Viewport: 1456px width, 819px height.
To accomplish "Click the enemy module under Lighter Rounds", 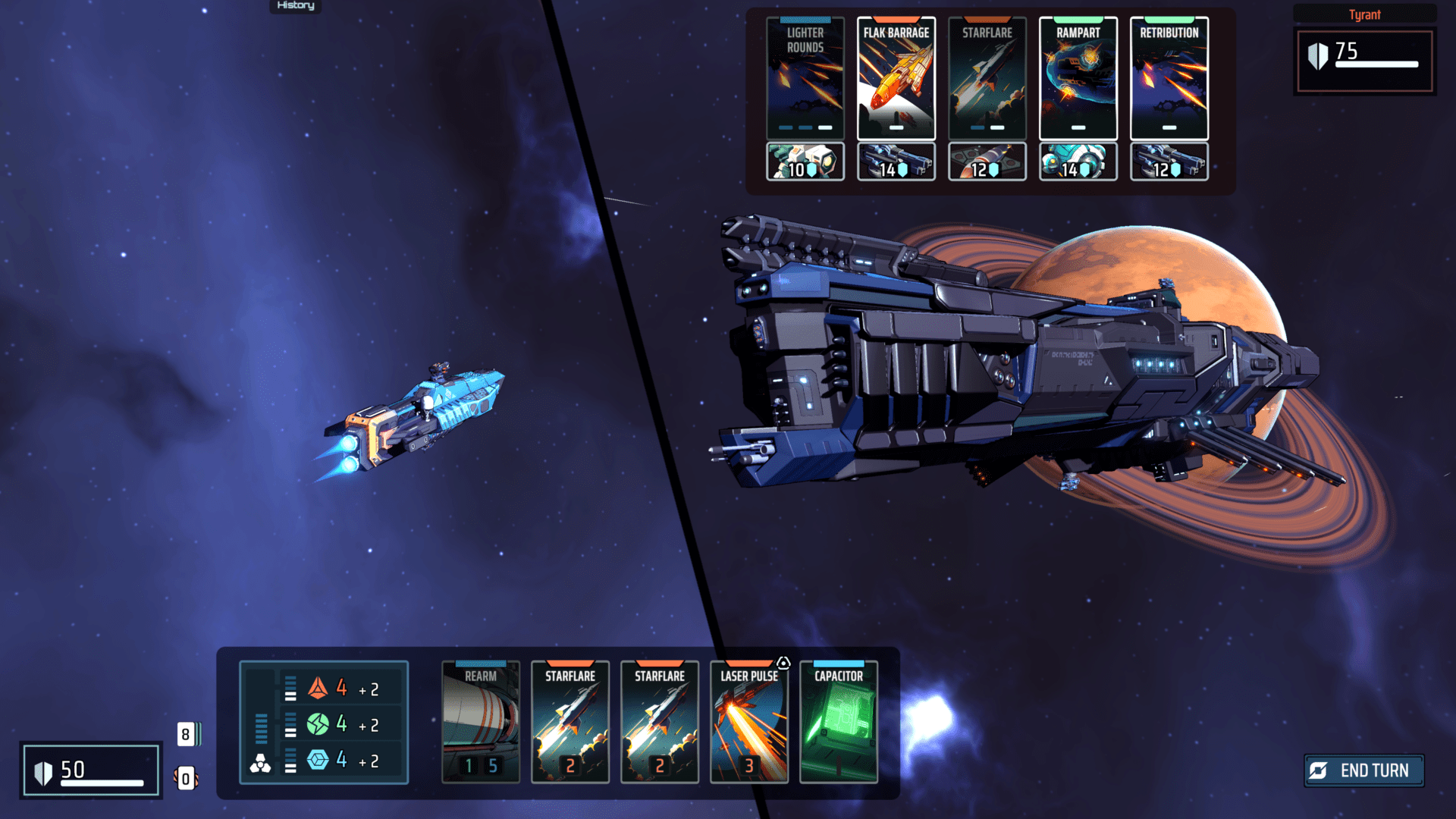I will (805, 162).
